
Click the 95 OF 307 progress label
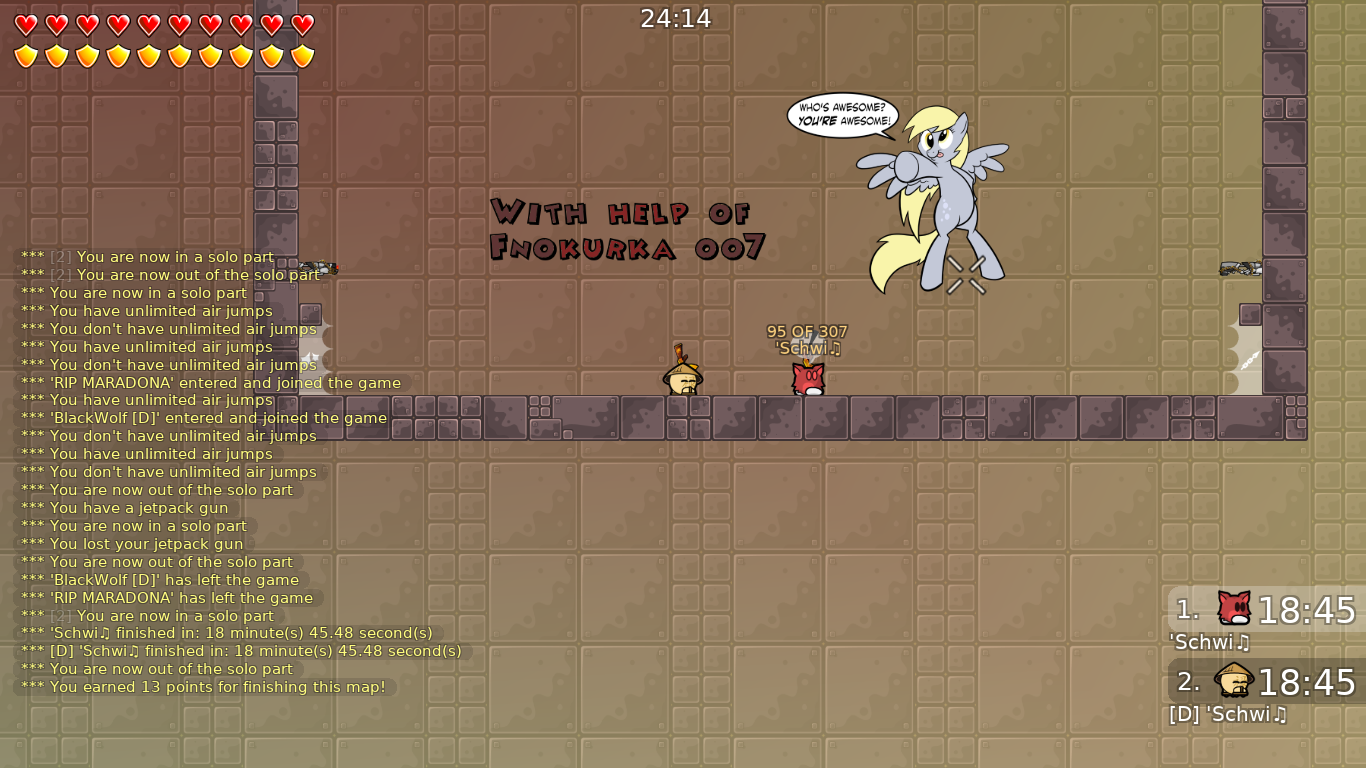pos(806,330)
